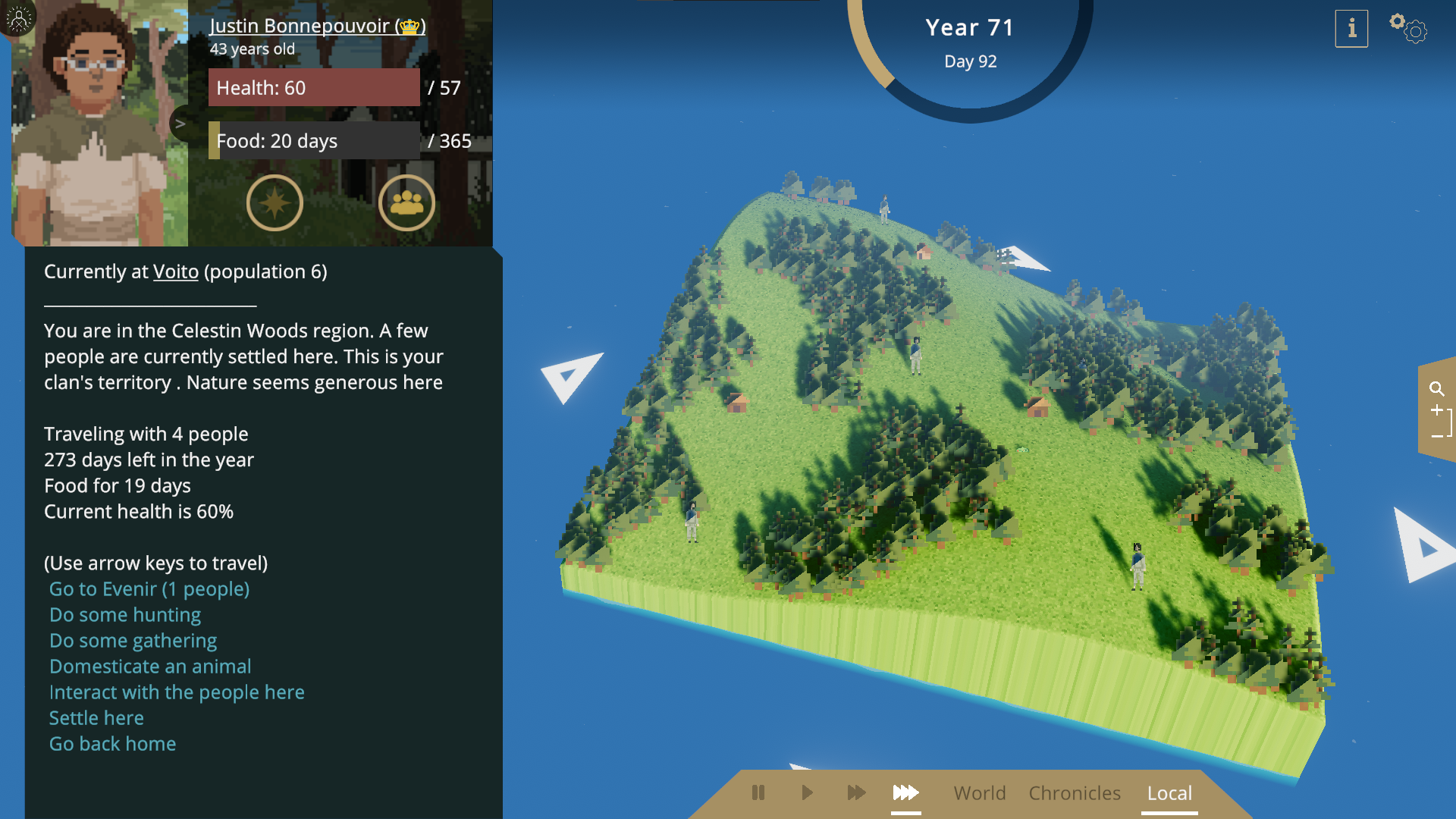Select Go back home
This screenshot has height=819, width=1456.
tap(112, 744)
